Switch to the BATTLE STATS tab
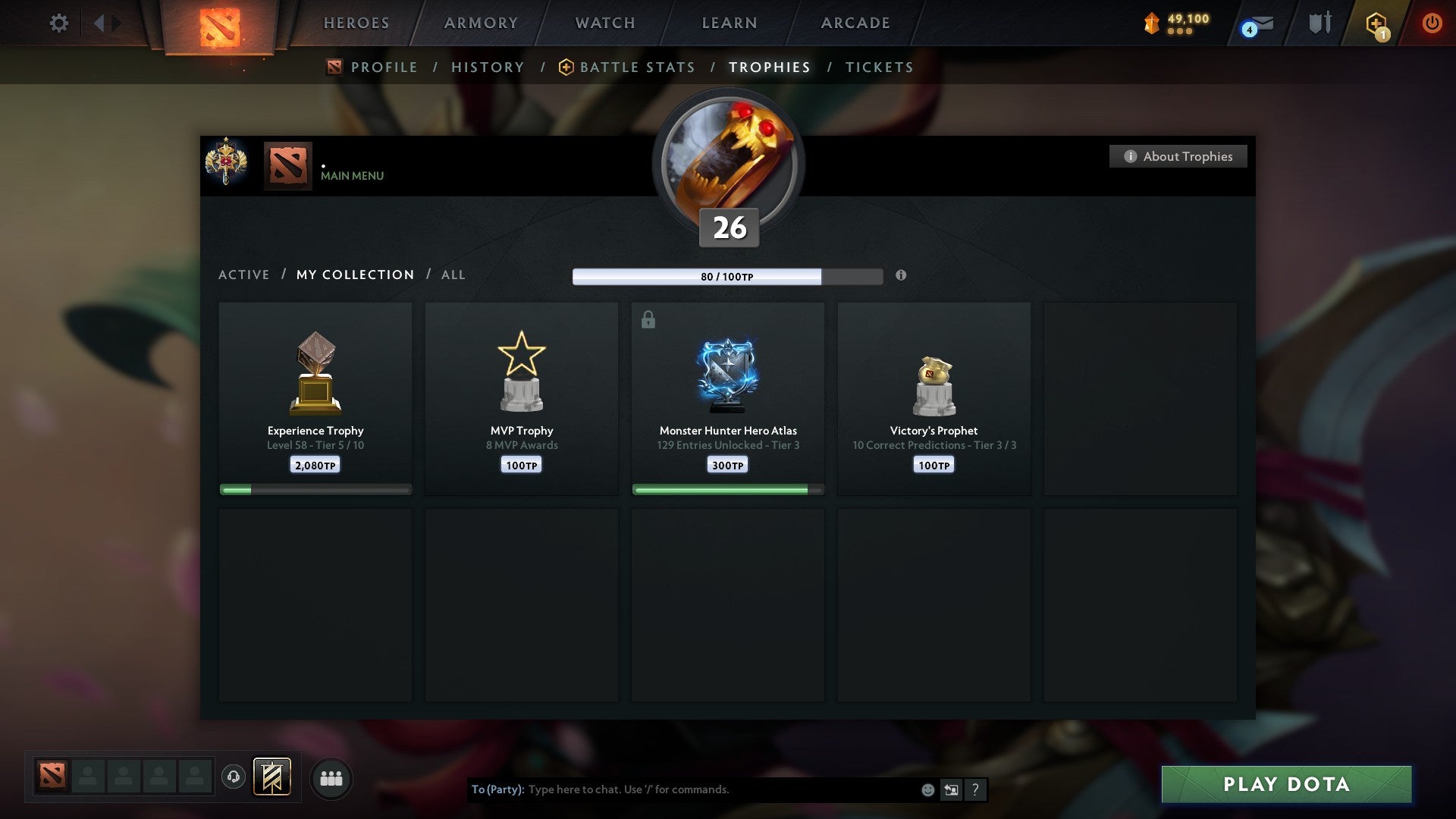 click(x=637, y=67)
